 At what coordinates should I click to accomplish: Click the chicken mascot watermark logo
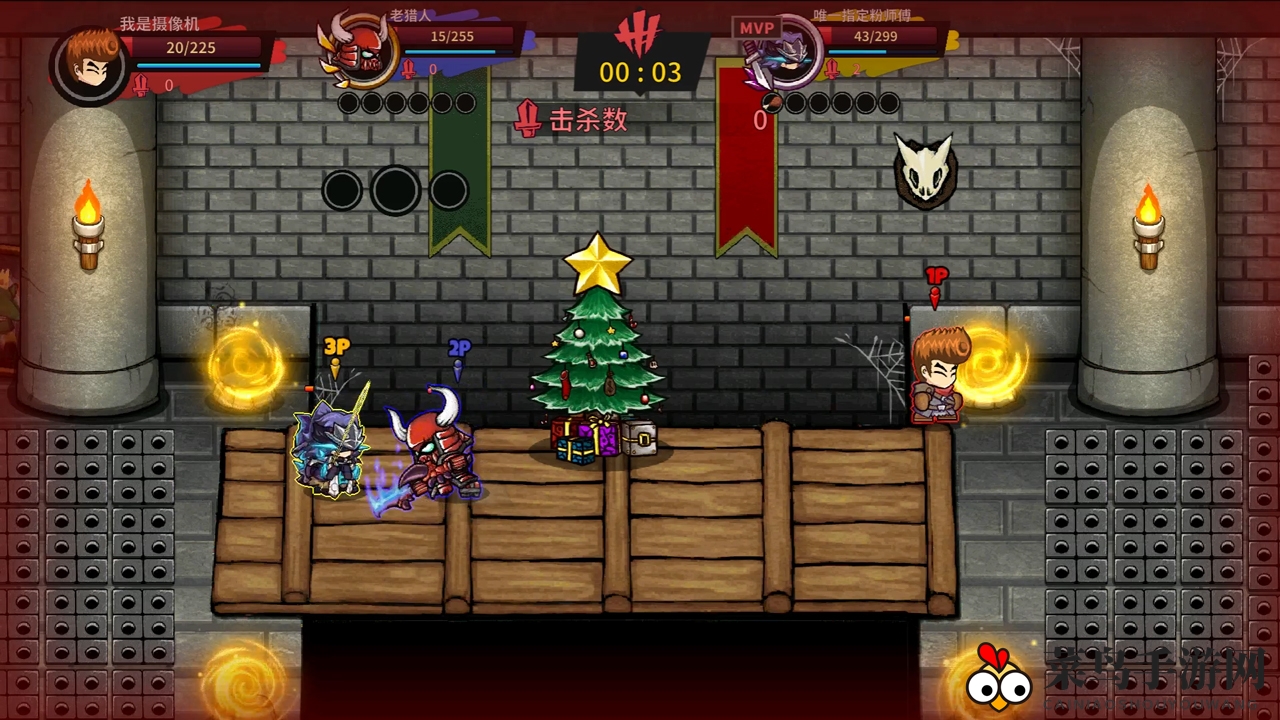pos(998,678)
